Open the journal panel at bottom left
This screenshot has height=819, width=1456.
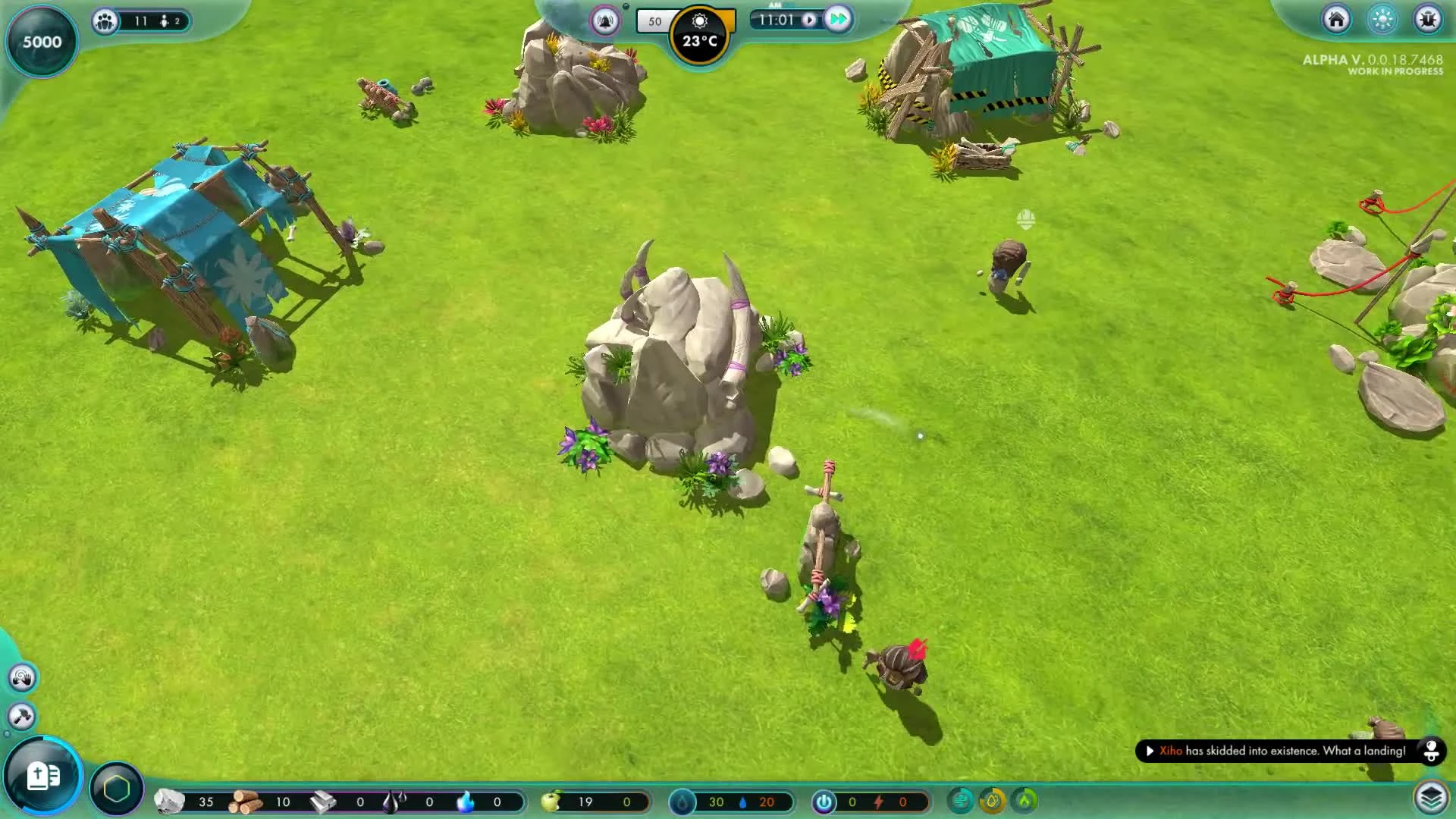[x=42, y=776]
